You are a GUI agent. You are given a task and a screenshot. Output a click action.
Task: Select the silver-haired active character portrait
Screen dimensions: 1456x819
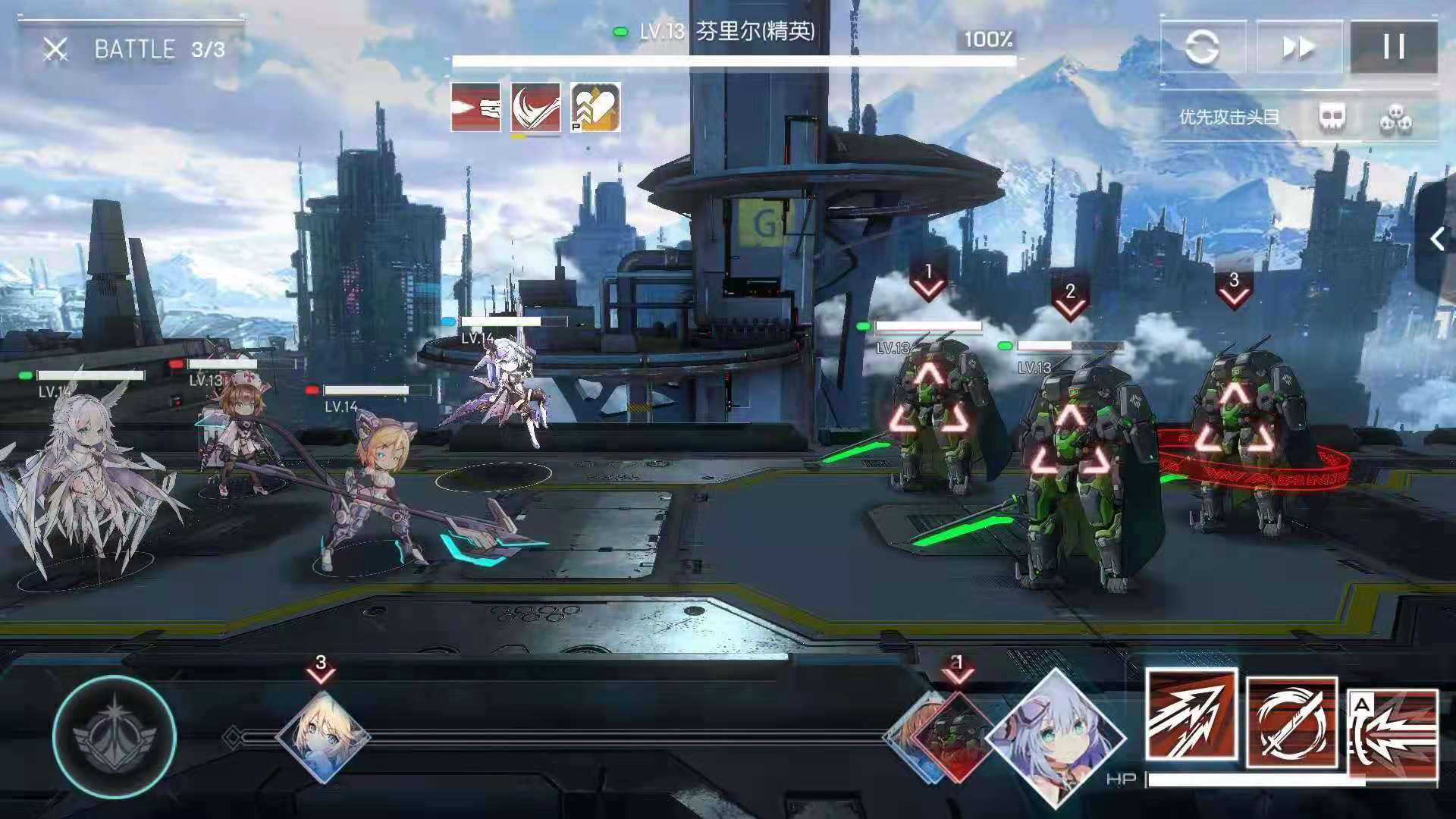pos(1057,738)
